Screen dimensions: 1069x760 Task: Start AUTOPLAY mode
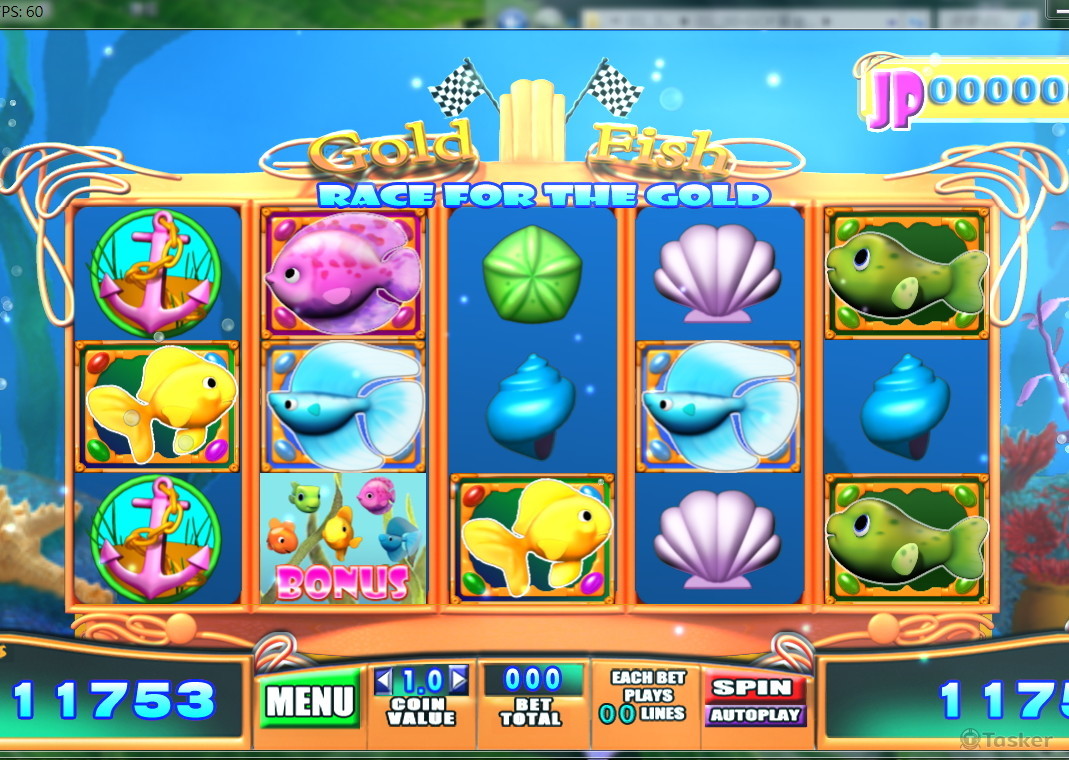[755, 715]
